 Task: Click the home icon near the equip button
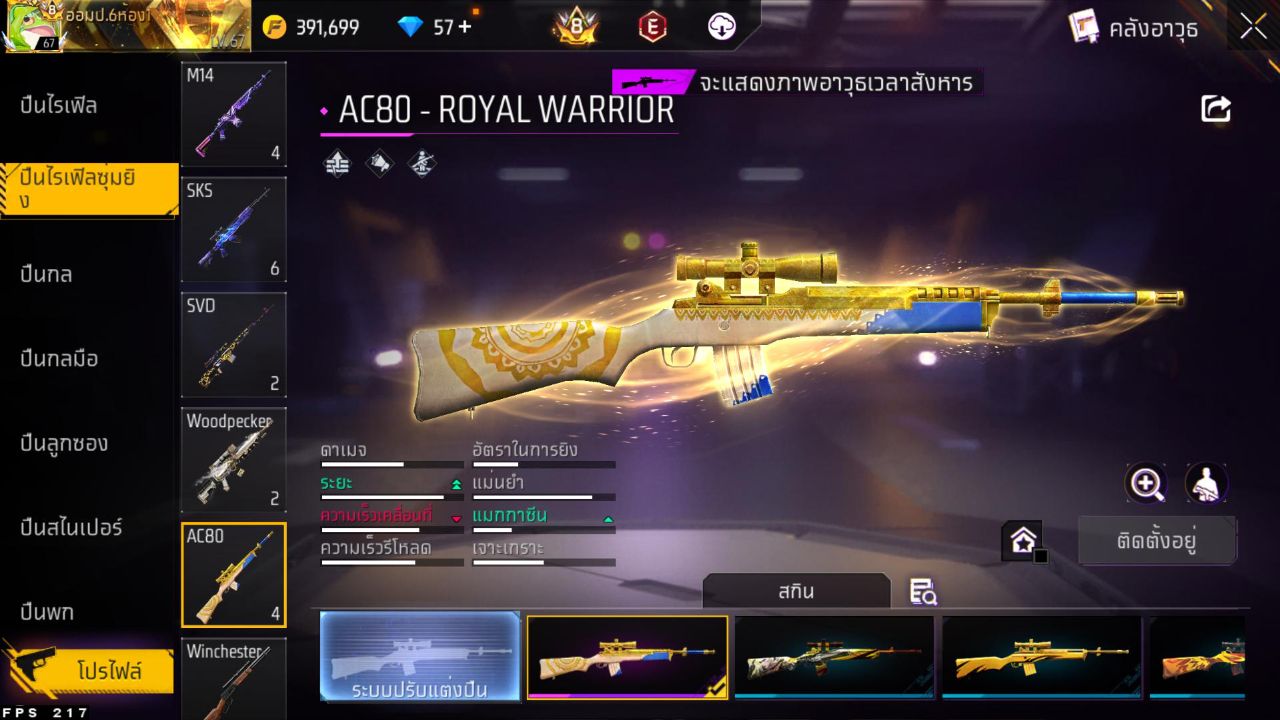click(1022, 537)
